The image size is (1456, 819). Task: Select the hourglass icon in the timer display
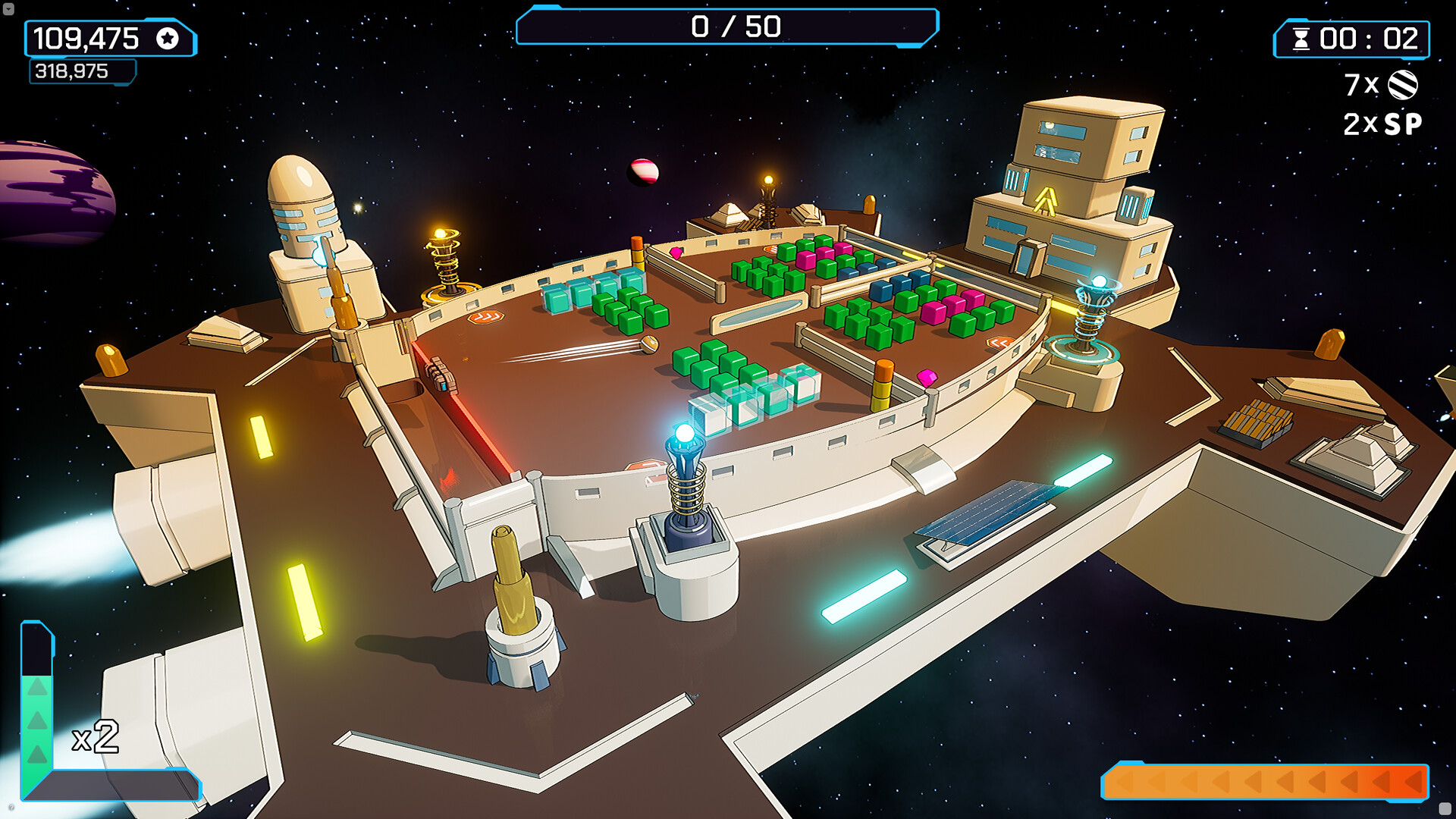click(x=1303, y=38)
